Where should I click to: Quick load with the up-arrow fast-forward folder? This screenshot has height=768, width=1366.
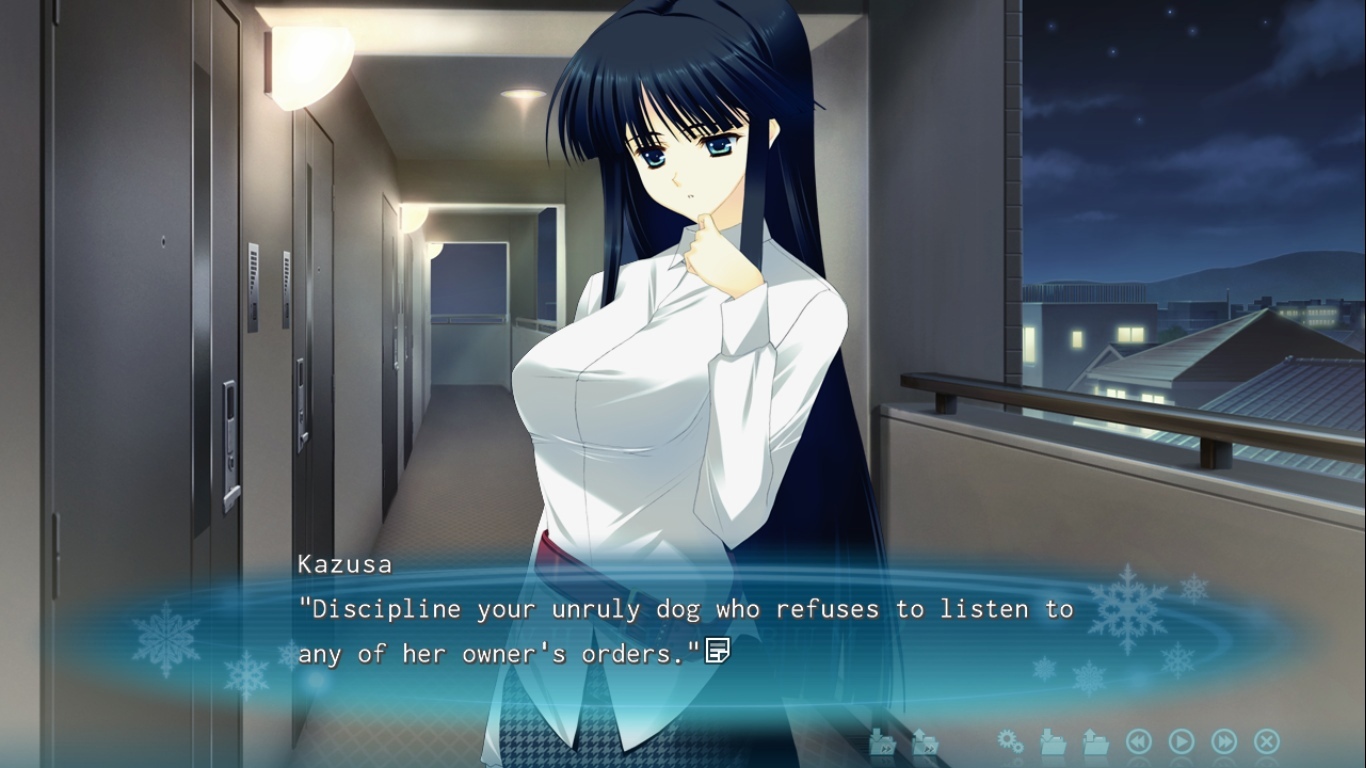(925, 742)
